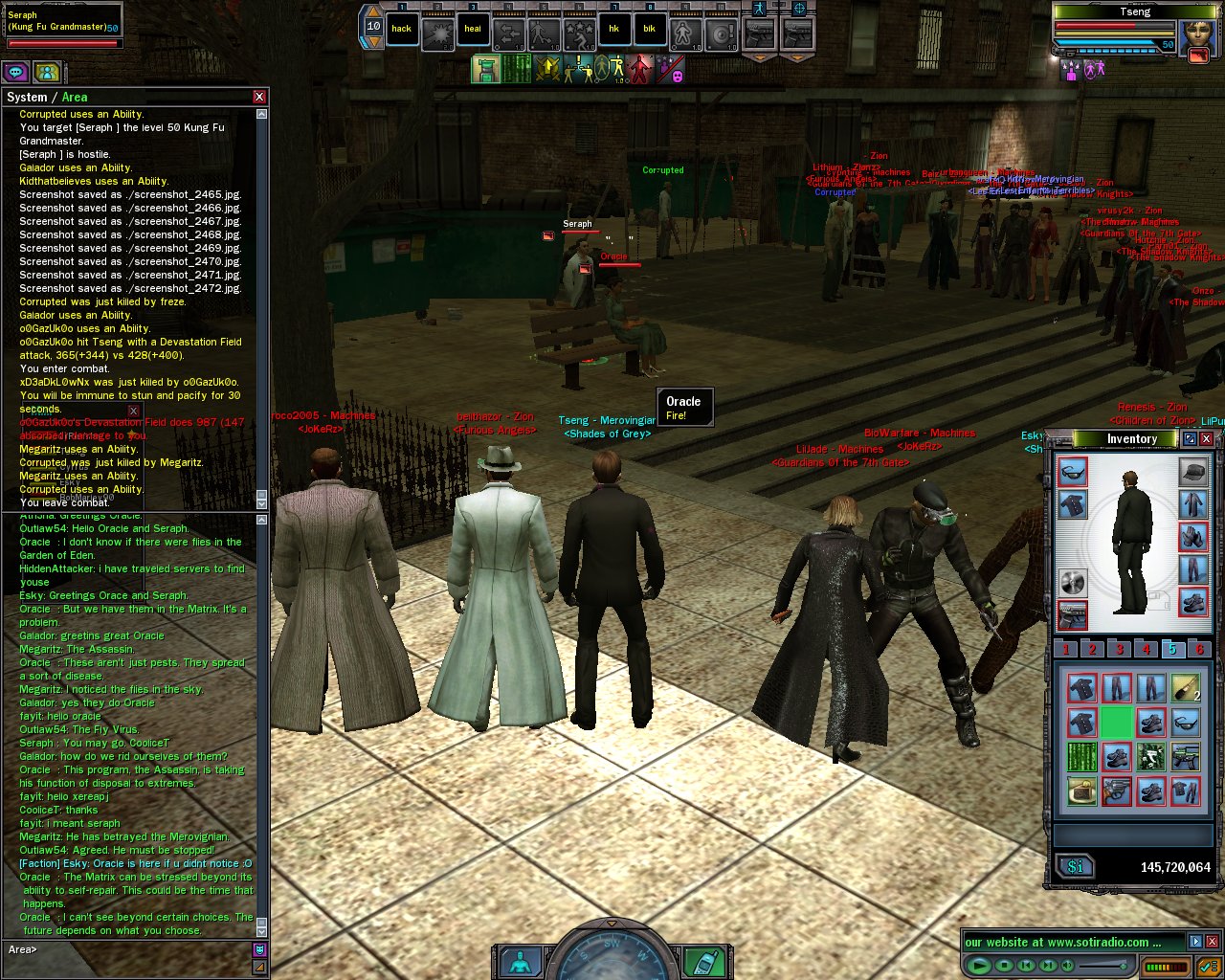Select the revolver in the inventory grid
This screenshot has height=980, width=1225.
pyautogui.click(x=1117, y=791)
